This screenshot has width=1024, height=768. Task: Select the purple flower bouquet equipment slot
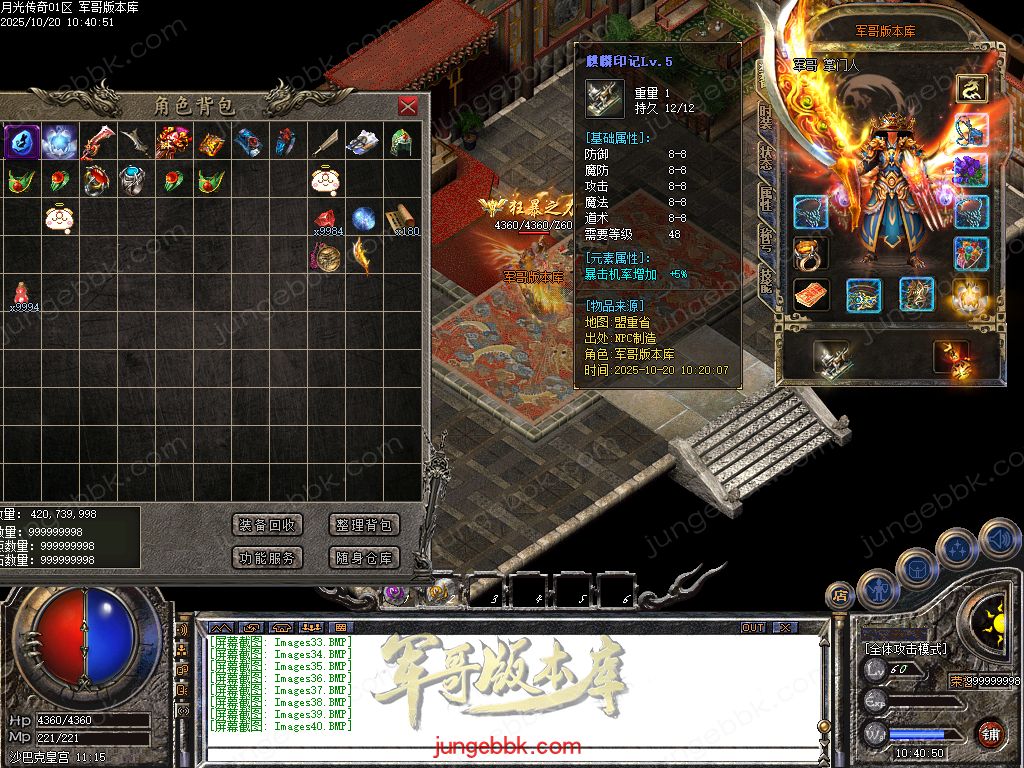[x=971, y=170]
